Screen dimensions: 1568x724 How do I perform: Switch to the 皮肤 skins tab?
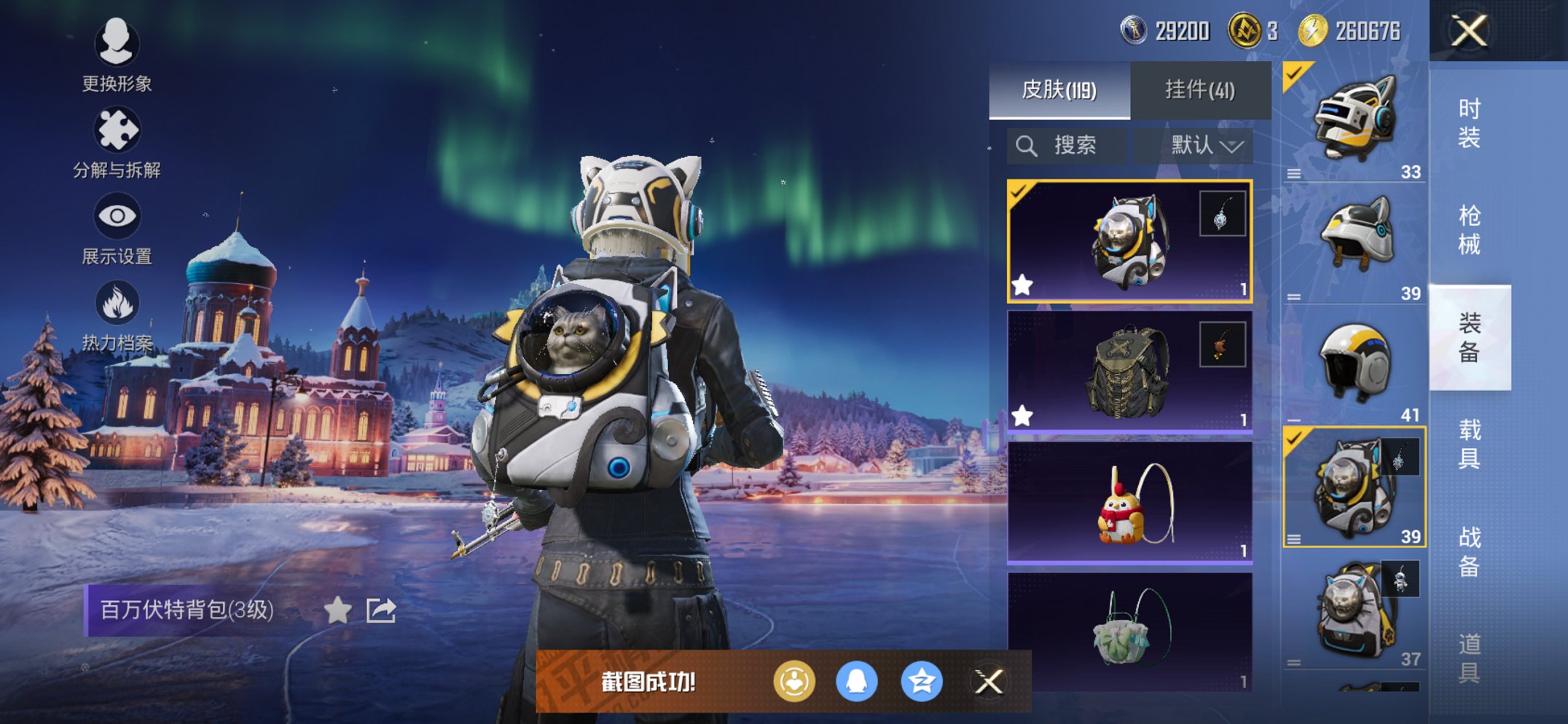pyautogui.click(x=1059, y=90)
